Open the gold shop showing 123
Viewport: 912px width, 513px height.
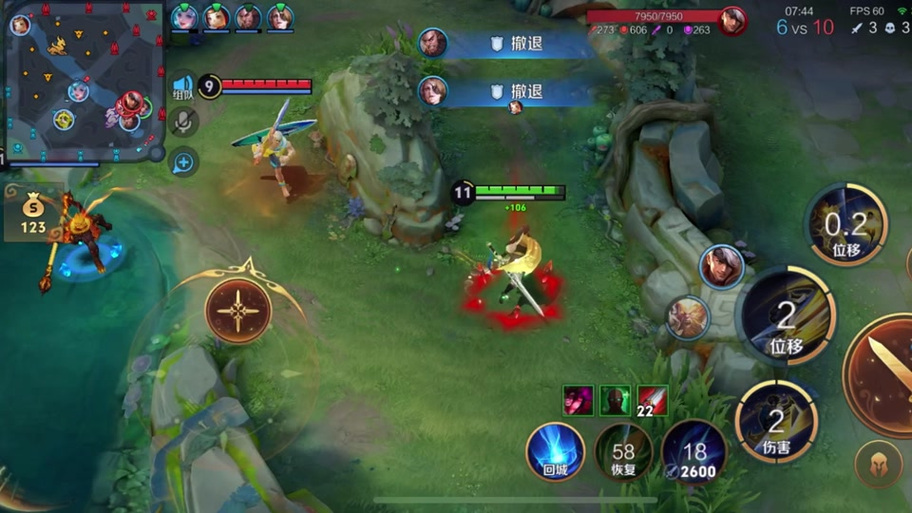click(34, 215)
